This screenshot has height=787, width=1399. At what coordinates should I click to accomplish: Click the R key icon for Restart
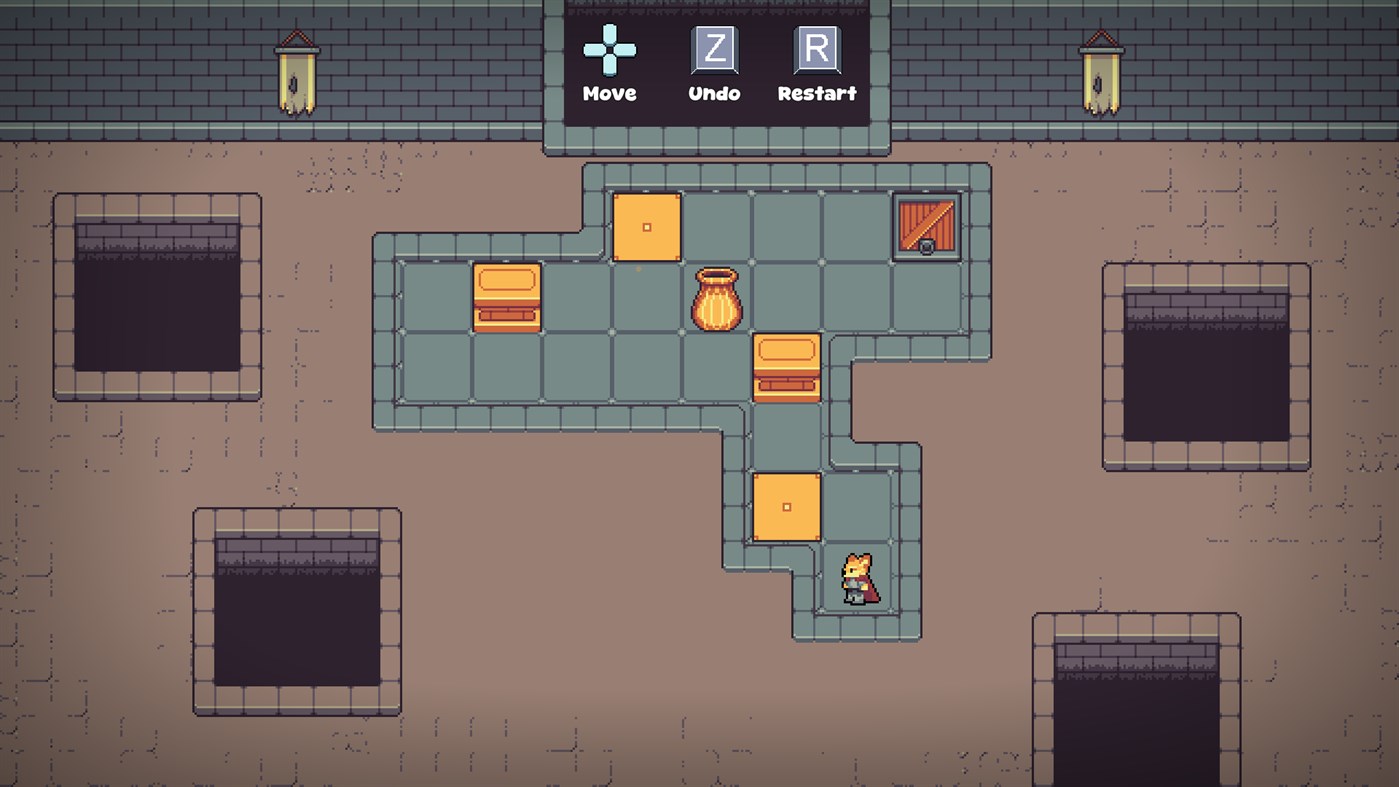click(818, 50)
